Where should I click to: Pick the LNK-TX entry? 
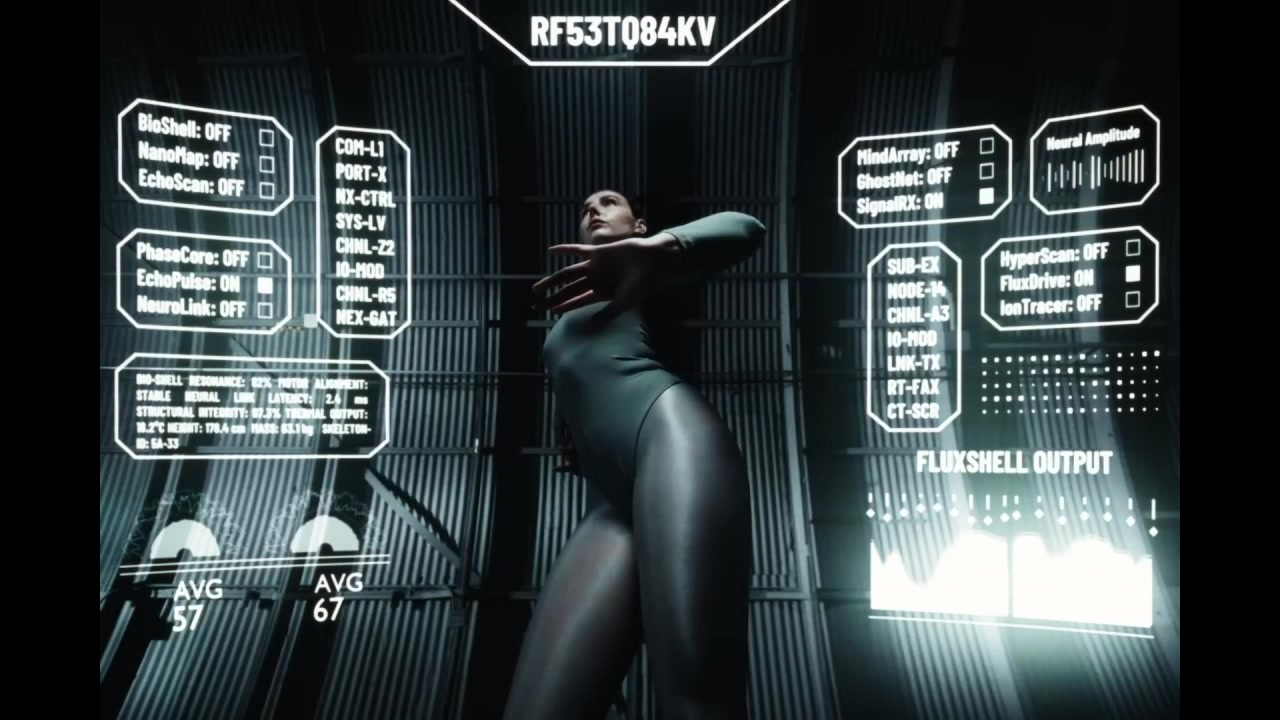click(x=913, y=362)
